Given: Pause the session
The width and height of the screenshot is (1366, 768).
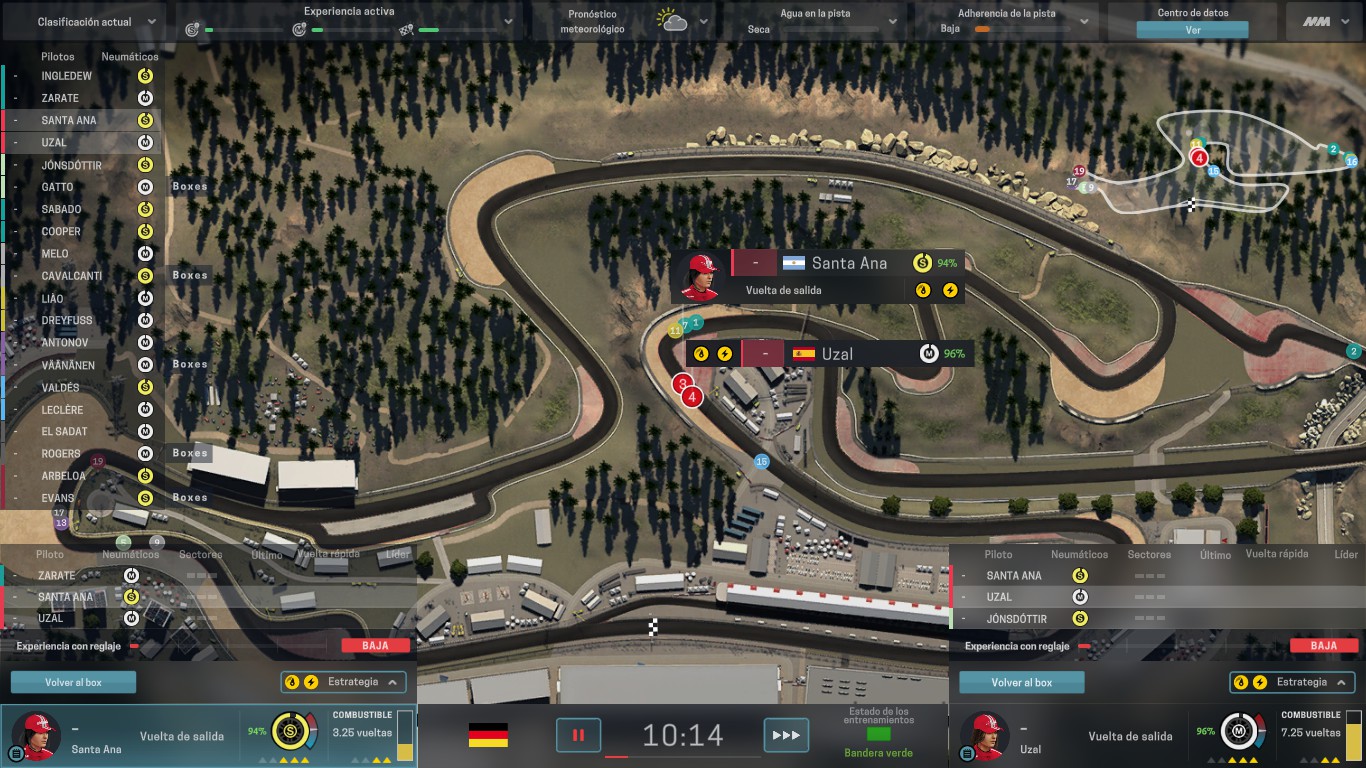Looking at the screenshot, I should coord(578,735).
